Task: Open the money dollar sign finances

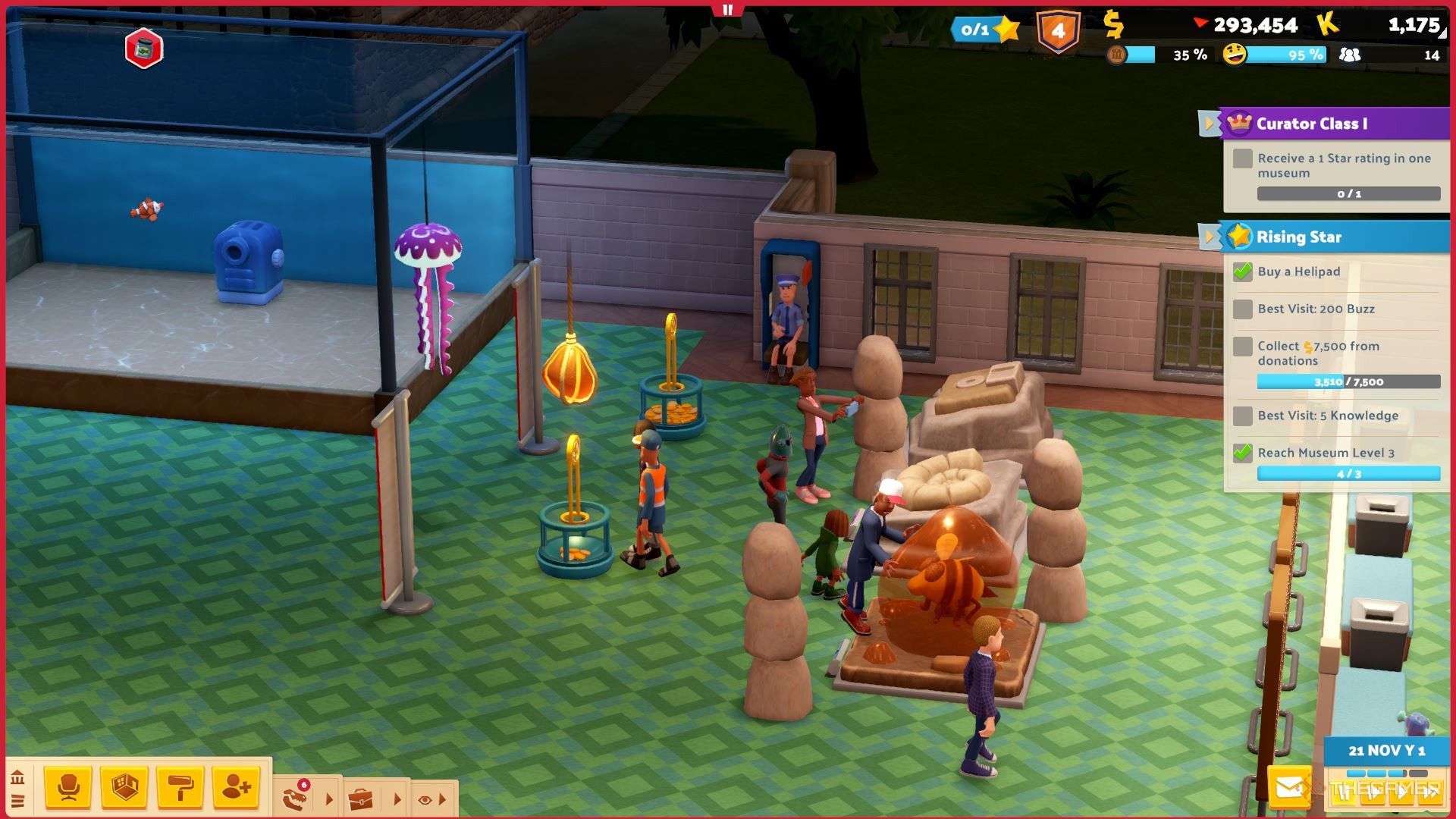Action: tap(1112, 25)
